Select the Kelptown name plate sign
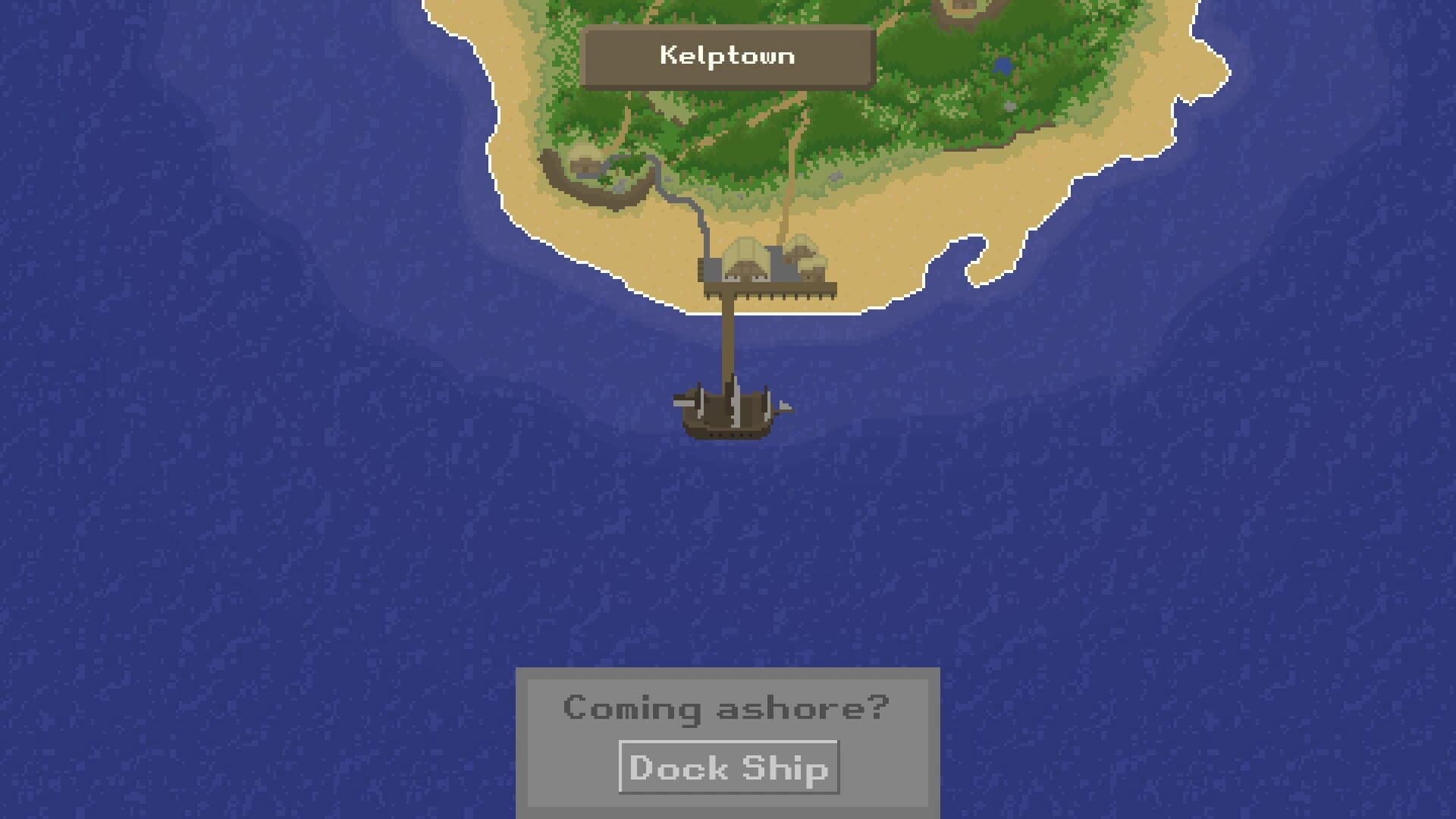This screenshot has width=1456, height=819. [726, 55]
